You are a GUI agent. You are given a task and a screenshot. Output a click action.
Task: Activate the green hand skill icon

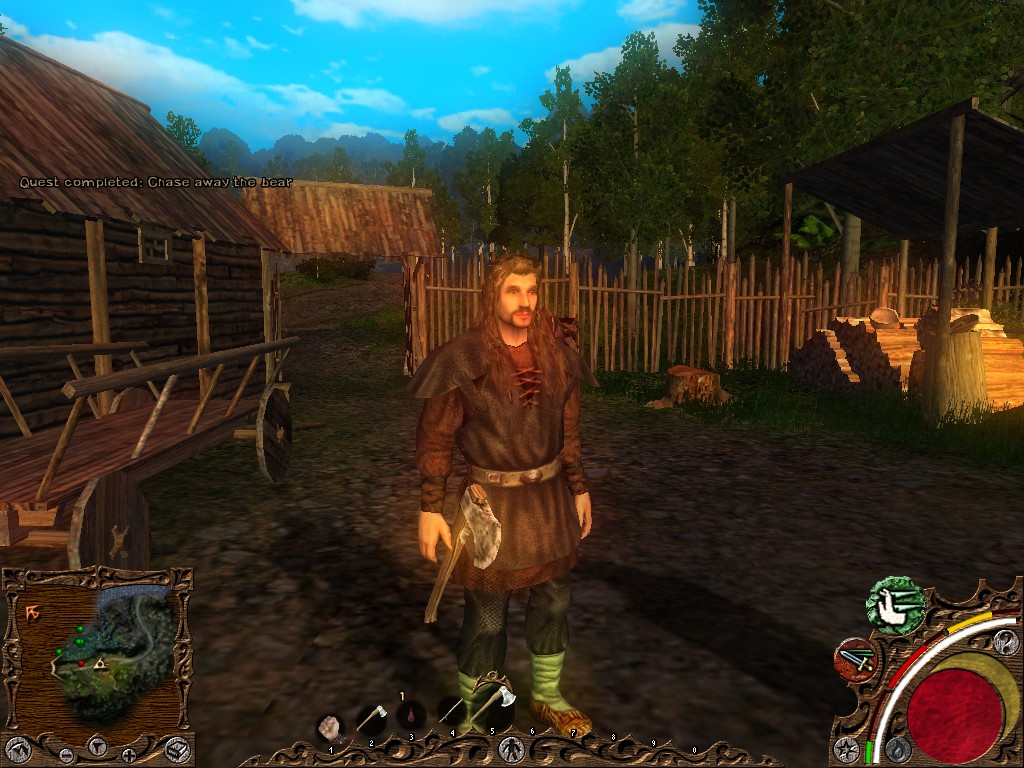[x=896, y=606]
